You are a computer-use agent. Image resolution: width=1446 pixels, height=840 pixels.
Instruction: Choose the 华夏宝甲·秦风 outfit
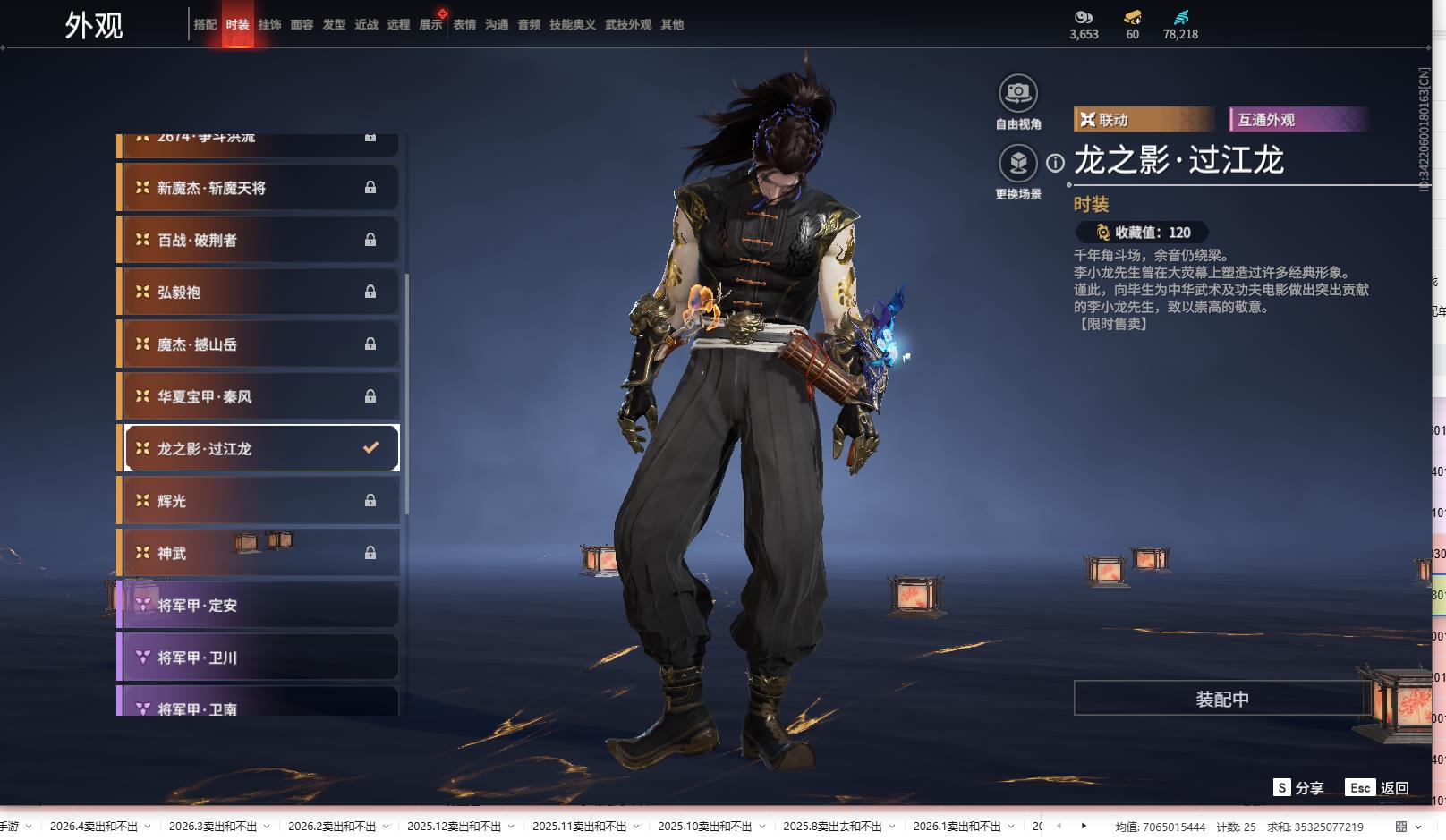click(259, 396)
